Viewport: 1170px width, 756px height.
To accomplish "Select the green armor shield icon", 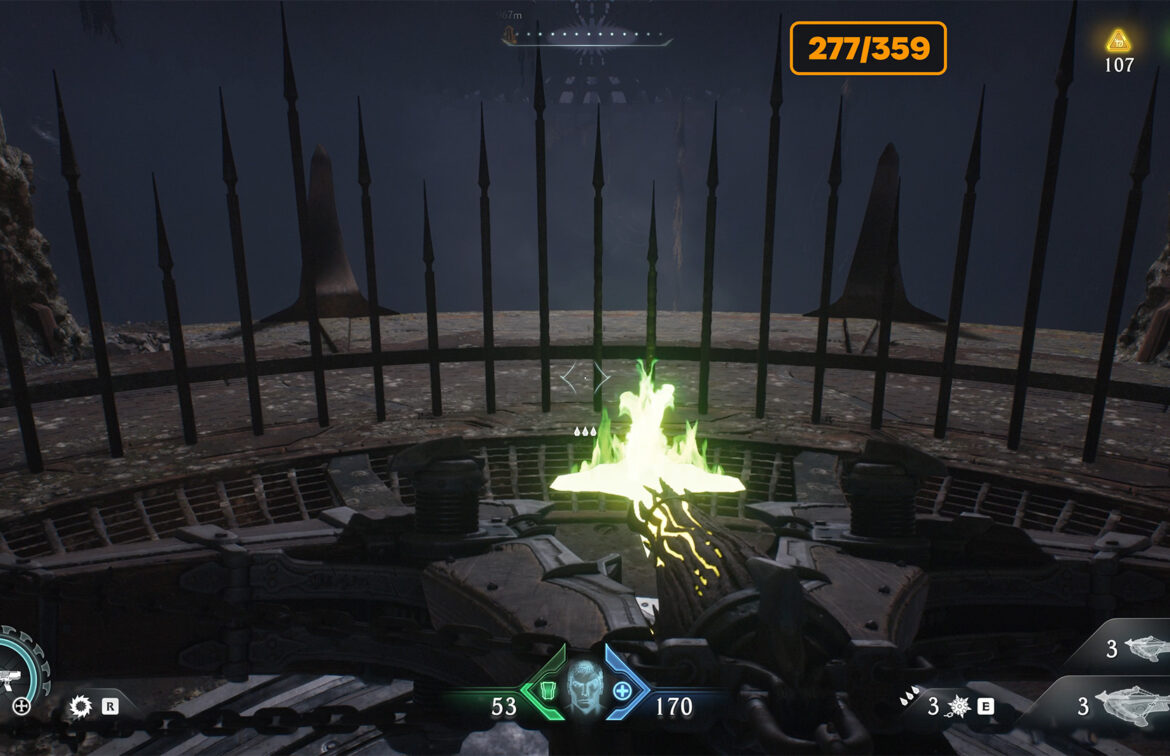I will [x=545, y=691].
